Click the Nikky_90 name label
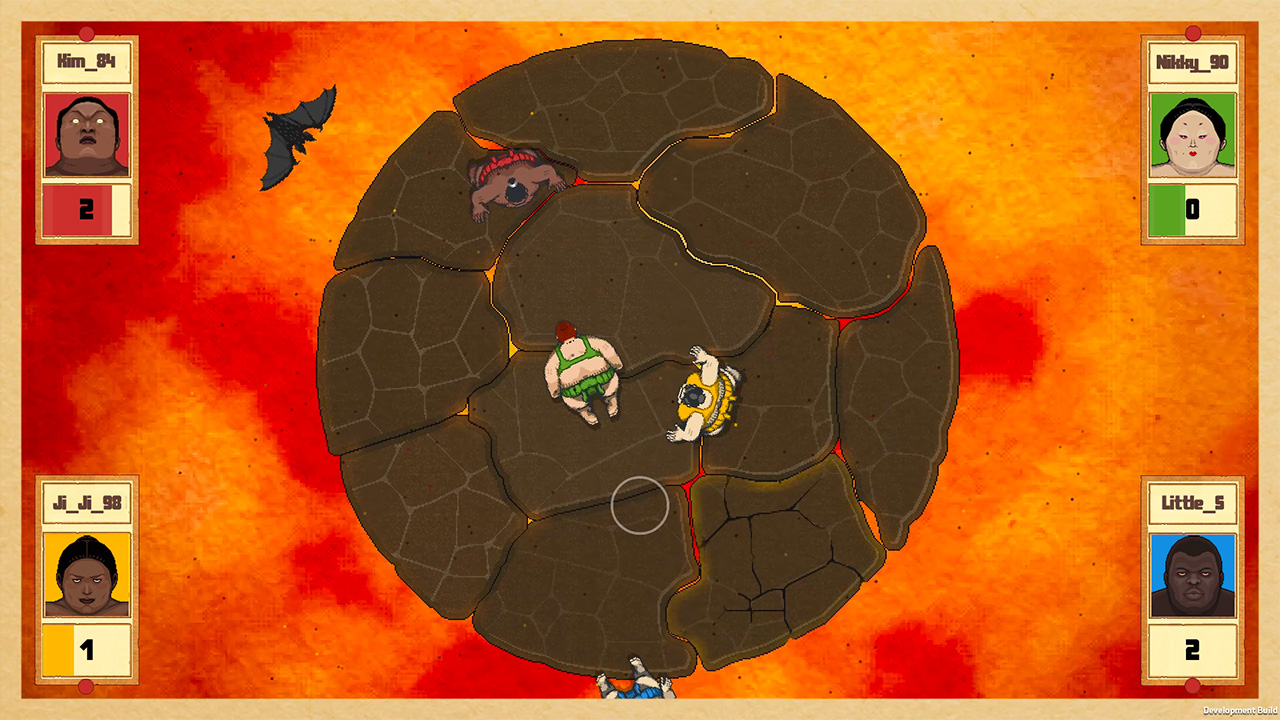The height and width of the screenshot is (720, 1280). (x=1192, y=60)
